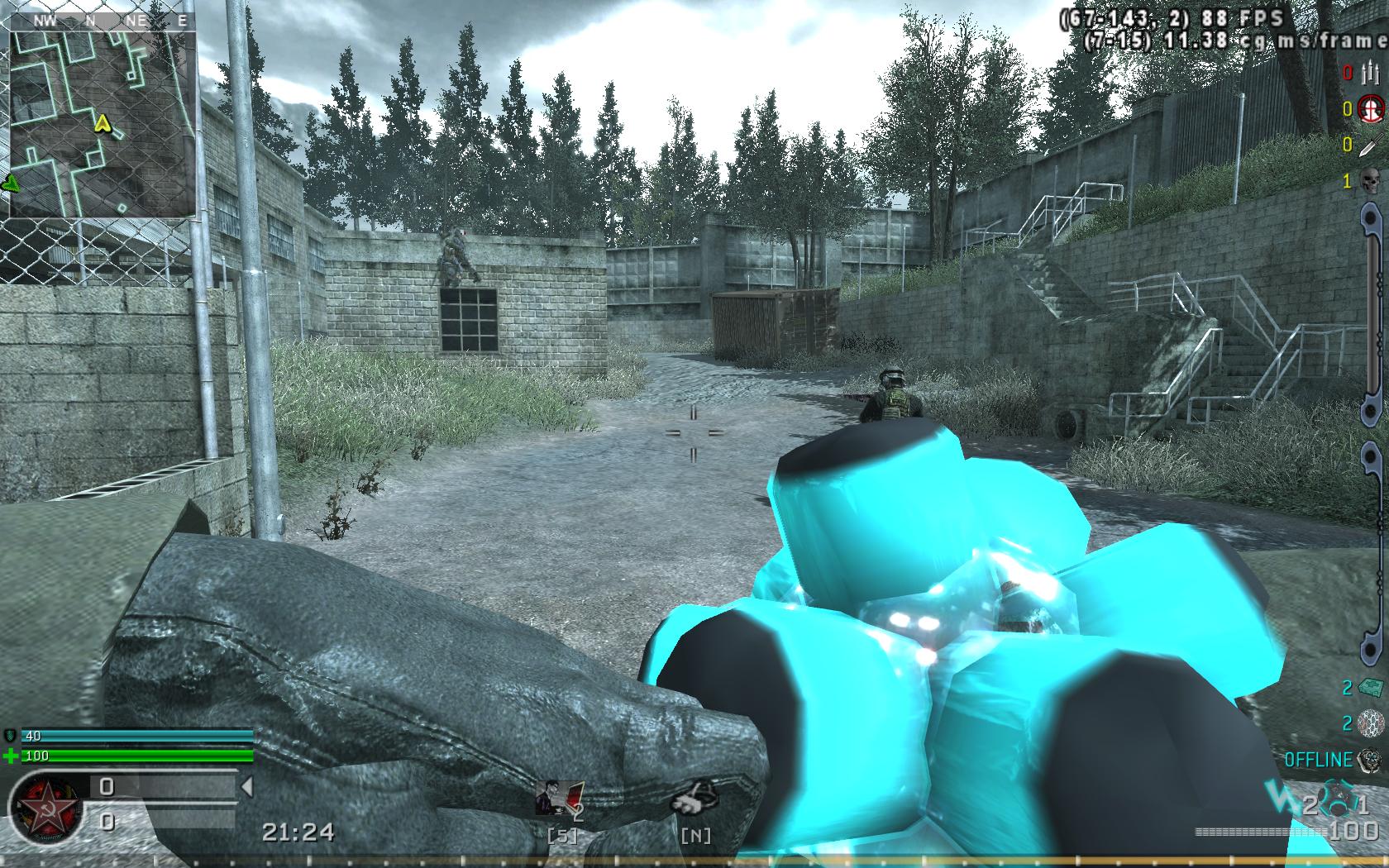Select the white textured sphere icon
The height and width of the screenshot is (868, 1389).
tap(1370, 723)
